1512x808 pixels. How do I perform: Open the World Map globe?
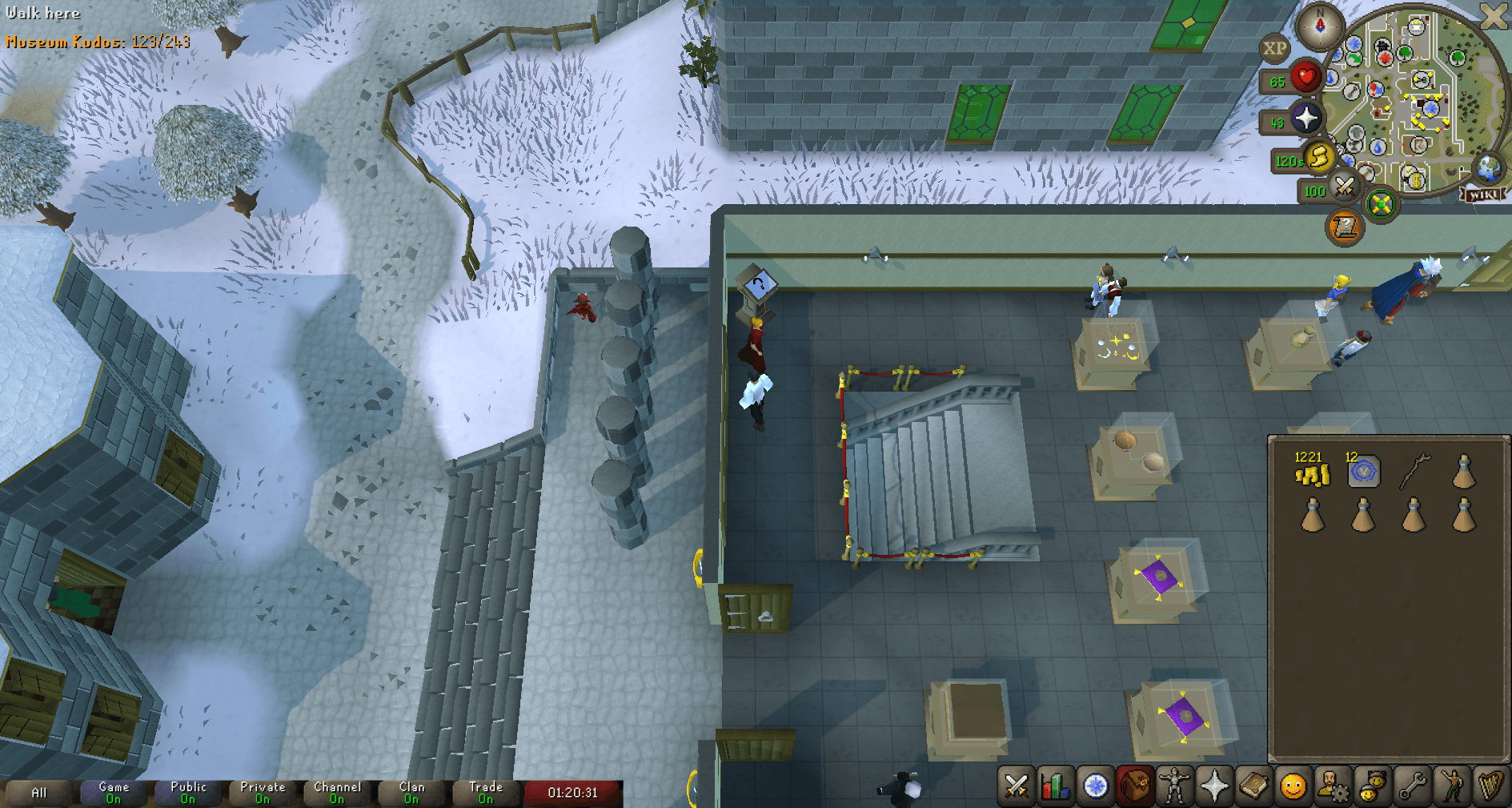pos(1486,170)
